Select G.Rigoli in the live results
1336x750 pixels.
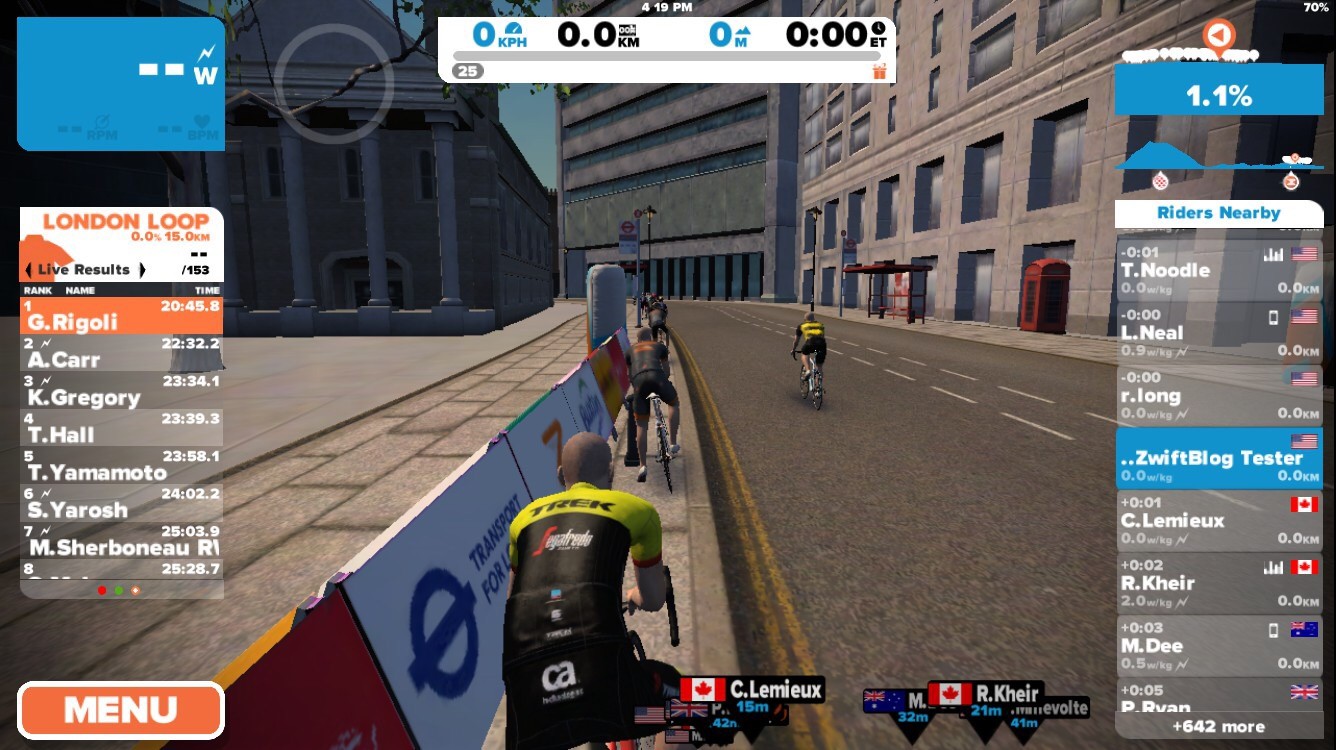pos(121,314)
